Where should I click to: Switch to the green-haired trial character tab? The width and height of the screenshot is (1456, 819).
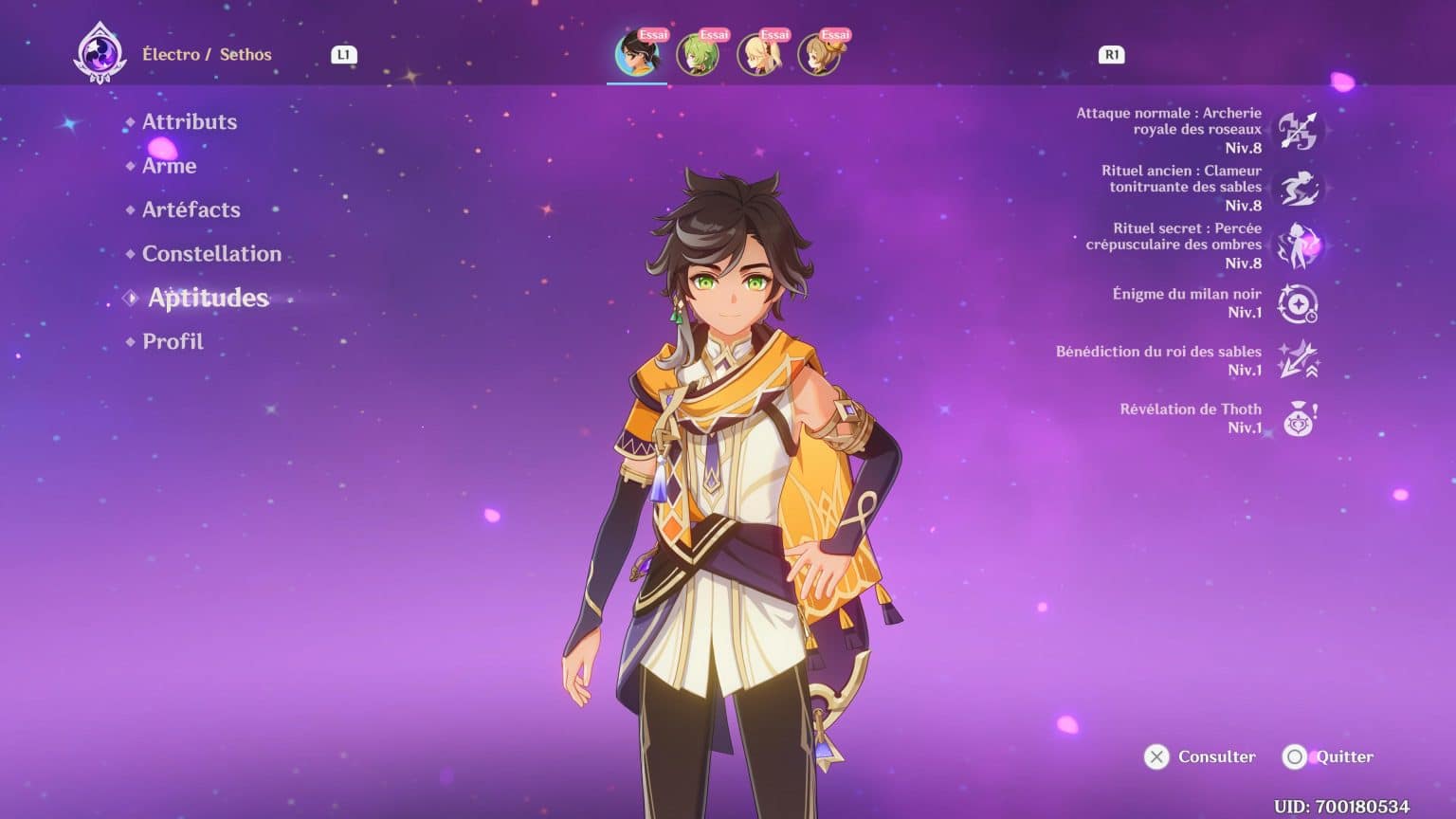coord(698,54)
